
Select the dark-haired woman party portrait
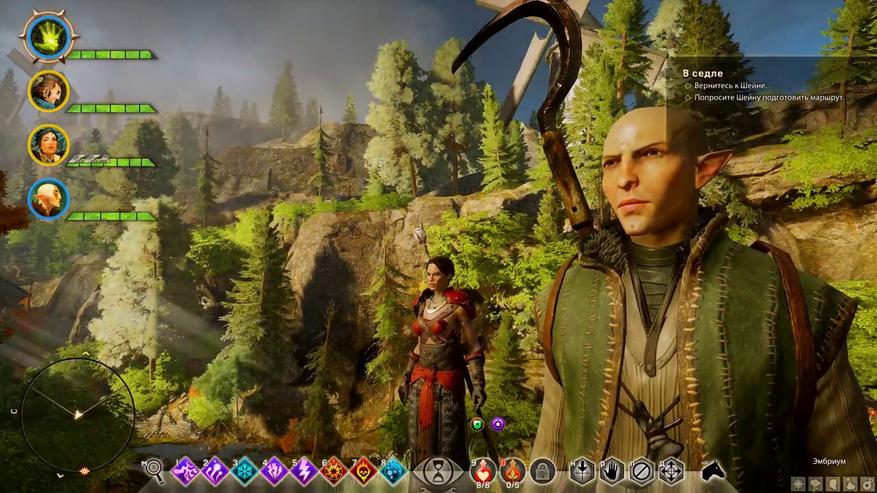(47, 144)
